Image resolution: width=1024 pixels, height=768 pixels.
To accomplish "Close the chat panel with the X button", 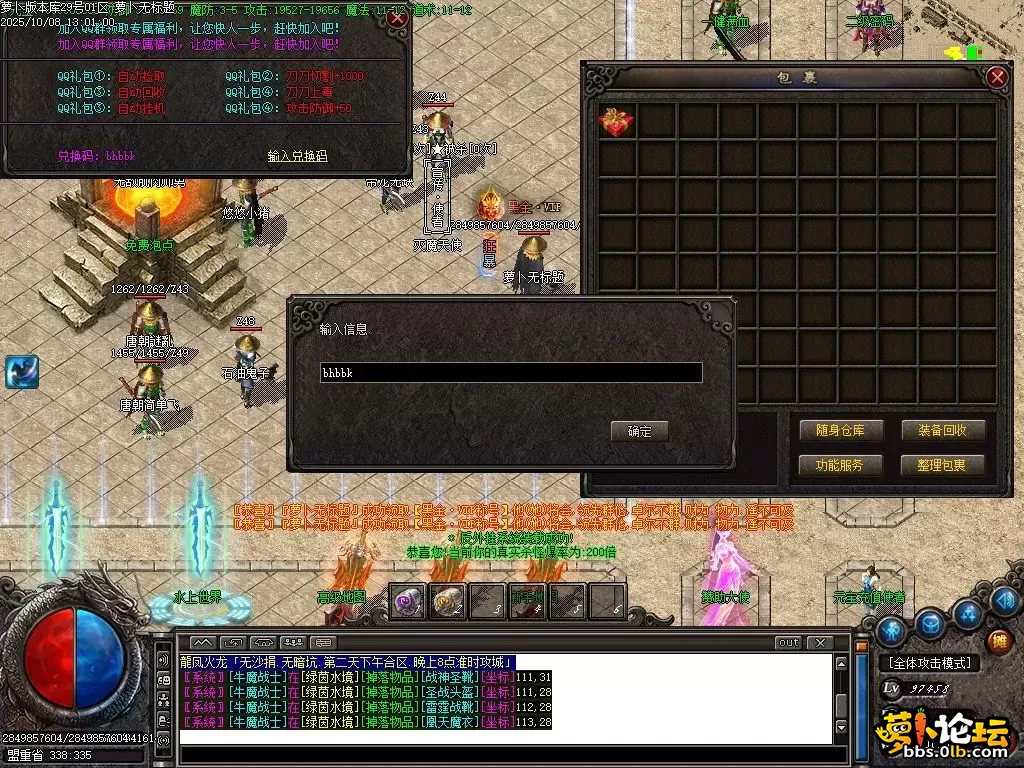I will pyautogui.click(x=819, y=642).
